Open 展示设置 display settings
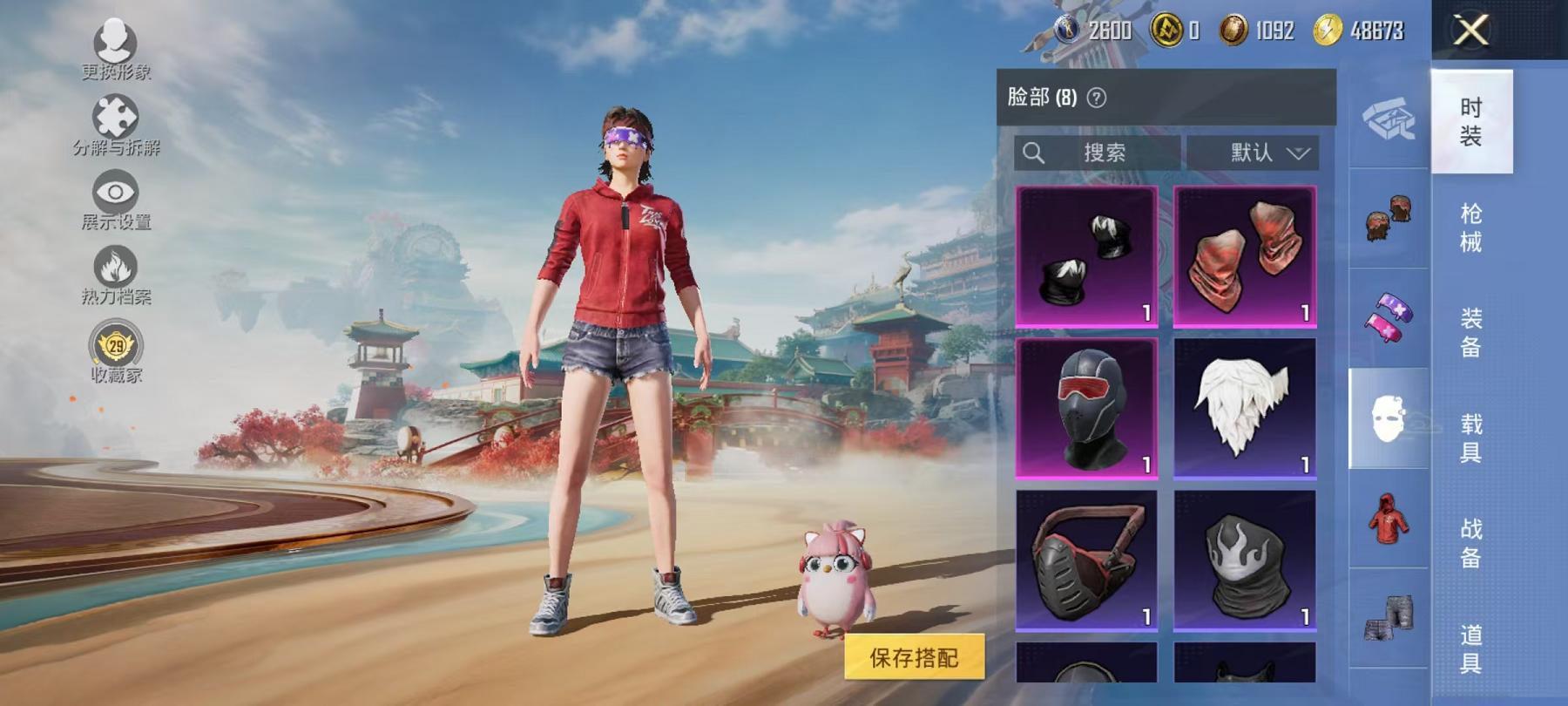Screen dimensions: 1568x706 coord(116,200)
